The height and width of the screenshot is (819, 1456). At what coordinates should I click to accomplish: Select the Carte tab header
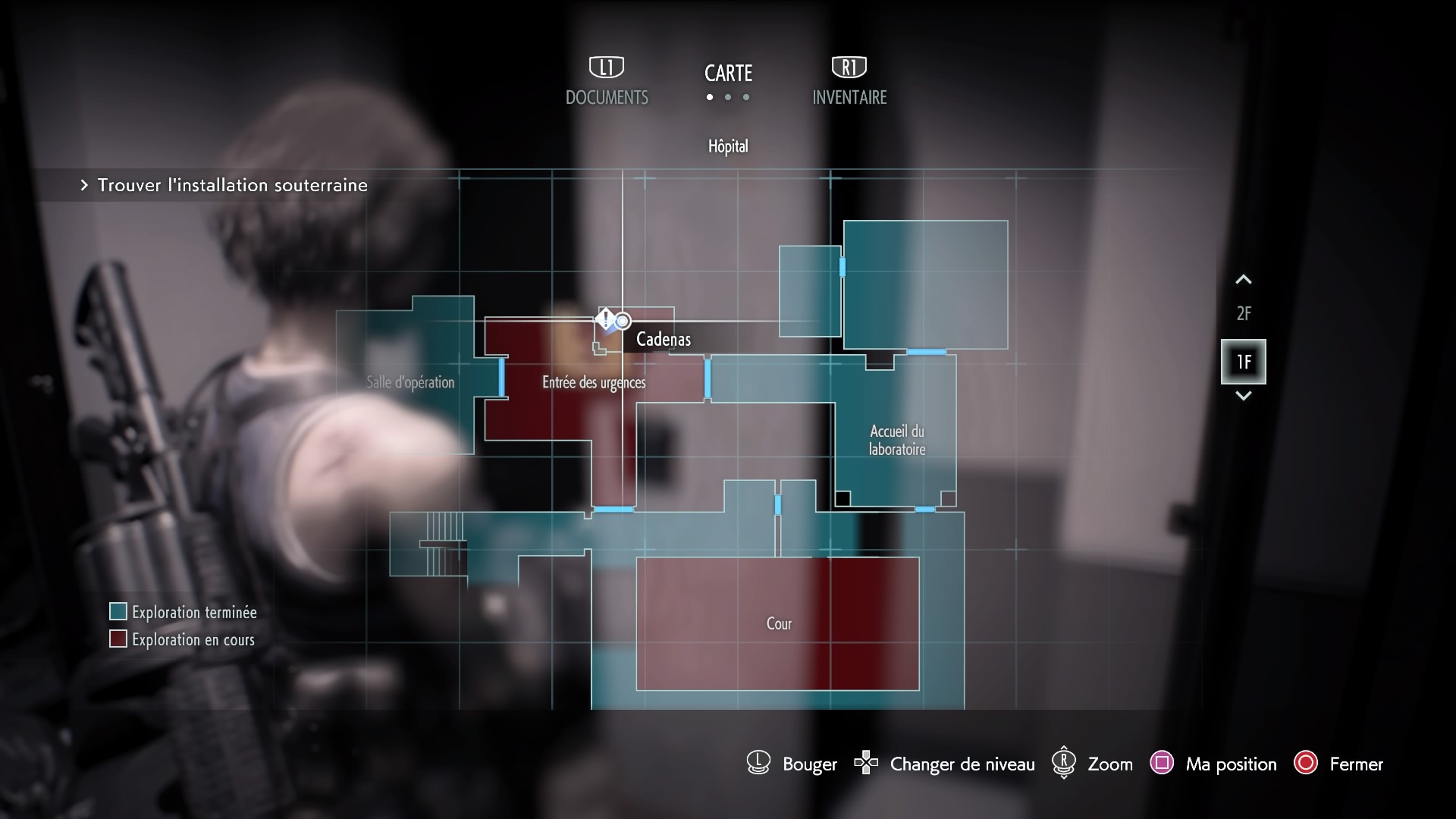[x=728, y=74]
